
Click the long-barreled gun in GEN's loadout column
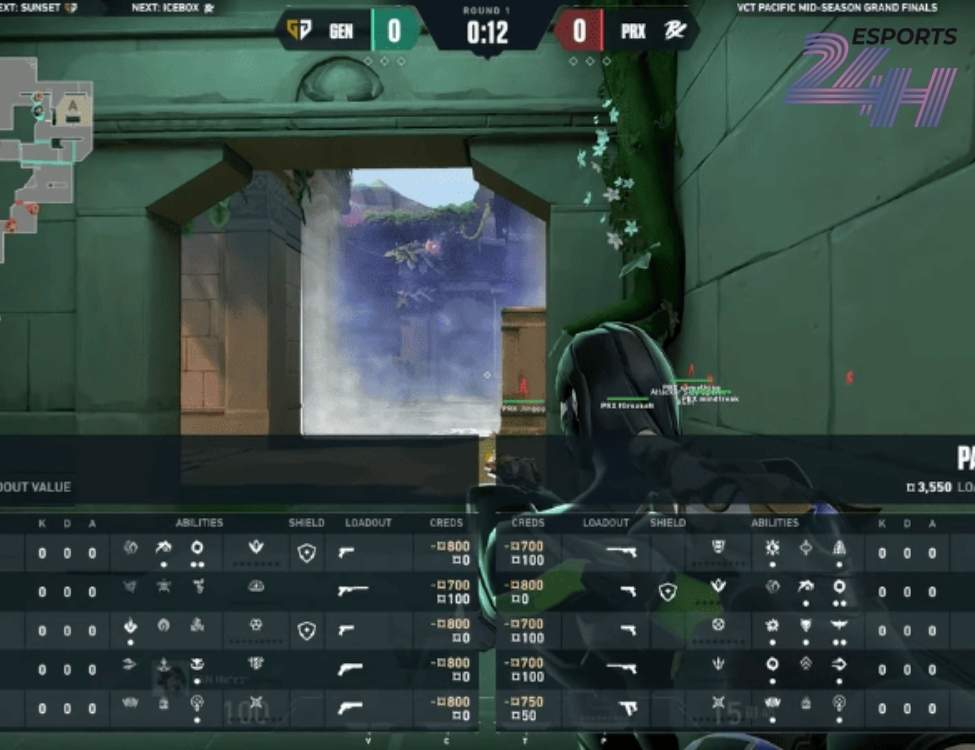point(348,591)
